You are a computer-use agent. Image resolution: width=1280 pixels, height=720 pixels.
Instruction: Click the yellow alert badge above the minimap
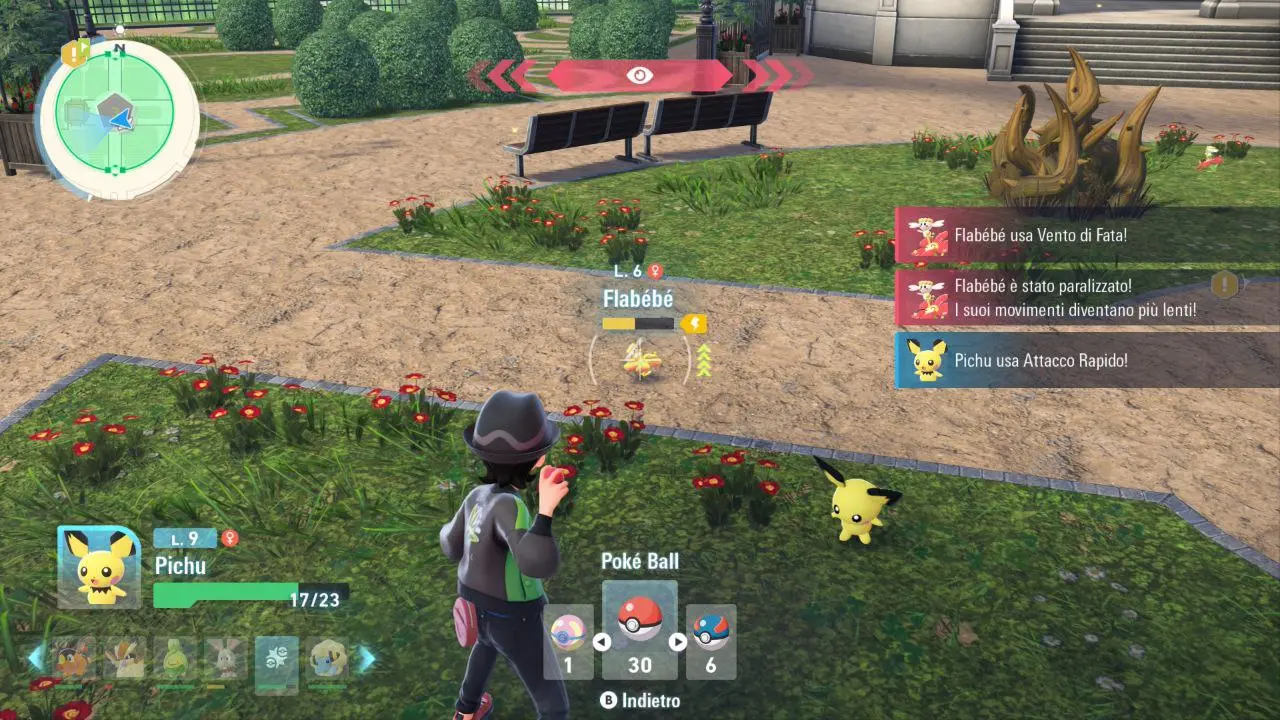pos(75,53)
